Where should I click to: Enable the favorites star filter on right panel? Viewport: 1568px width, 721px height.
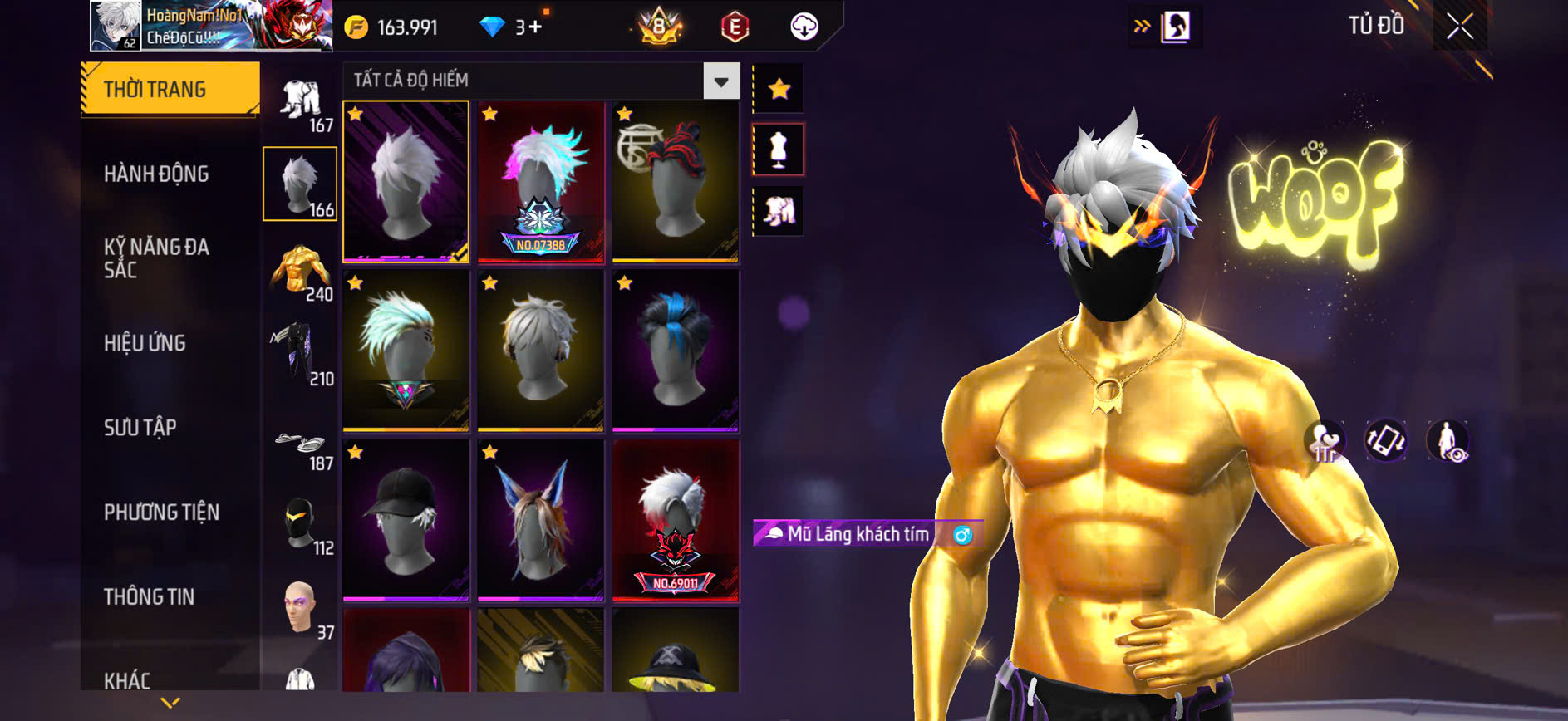778,86
